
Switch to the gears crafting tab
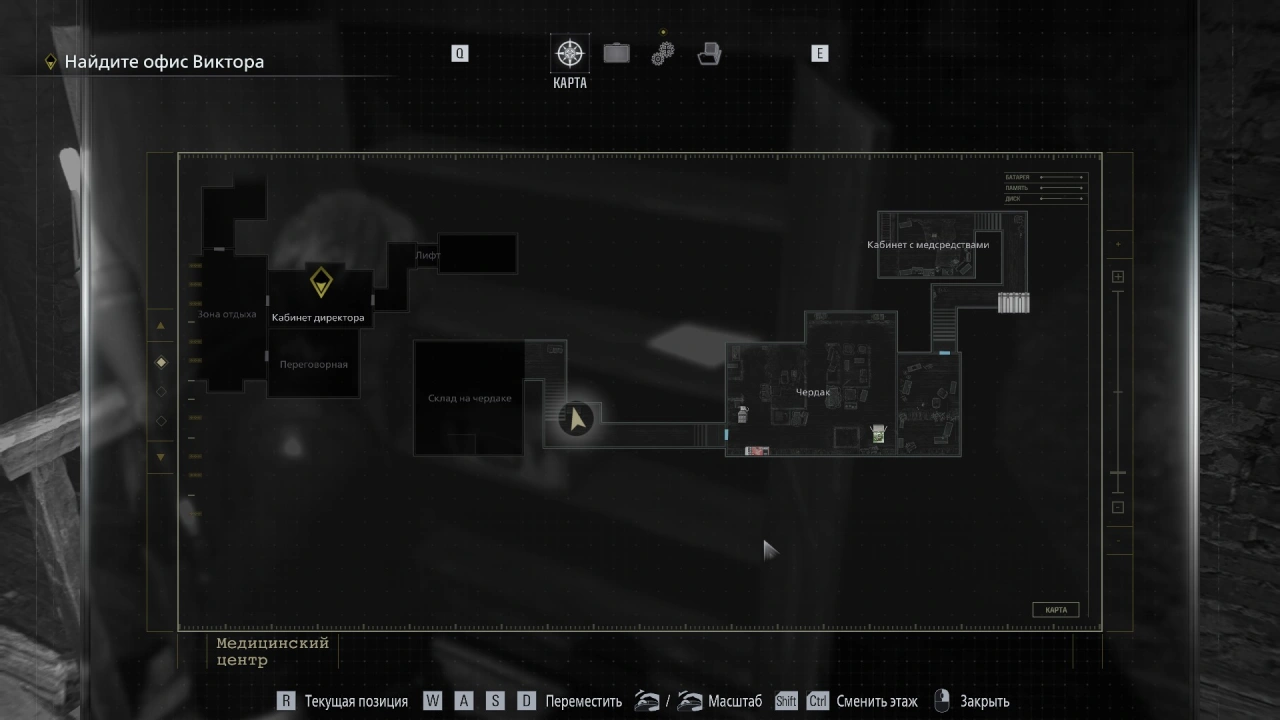point(663,53)
